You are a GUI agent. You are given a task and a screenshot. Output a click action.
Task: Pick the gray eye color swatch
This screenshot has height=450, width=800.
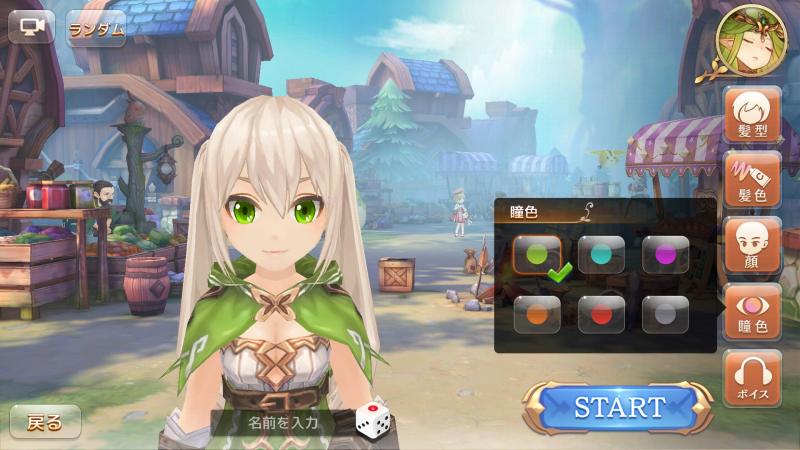coord(665,314)
